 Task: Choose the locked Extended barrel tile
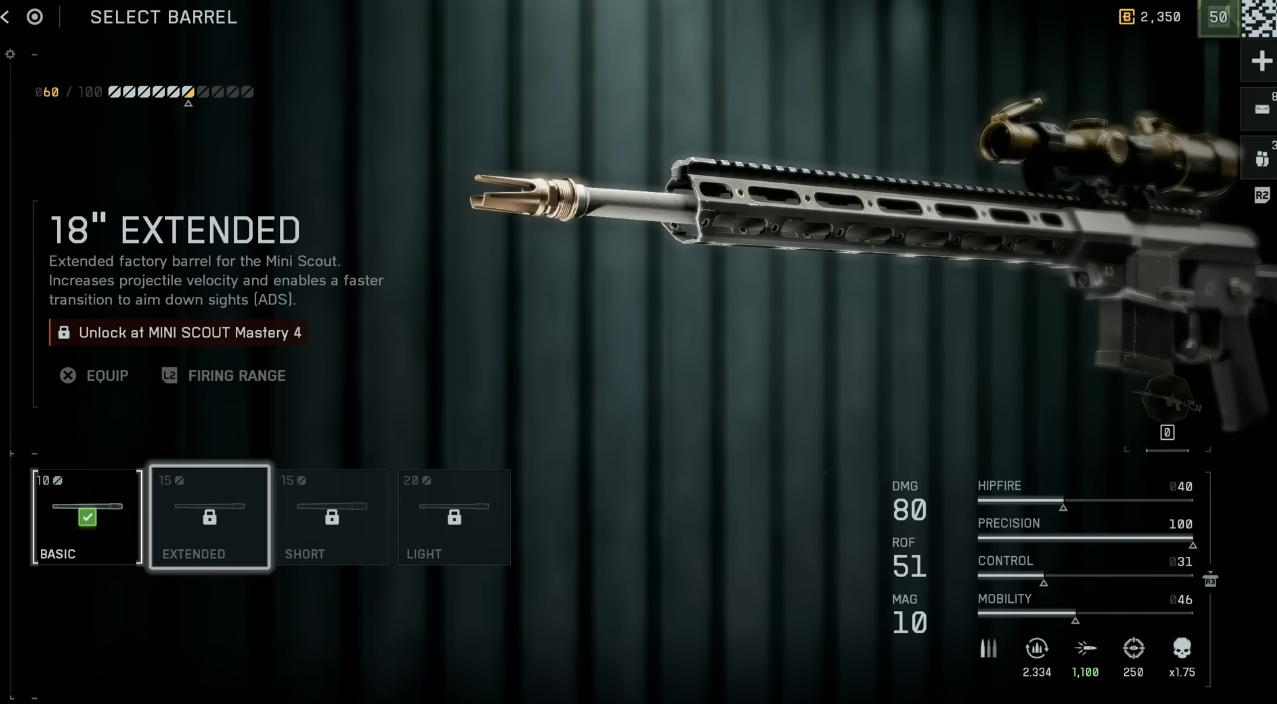(x=209, y=517)
